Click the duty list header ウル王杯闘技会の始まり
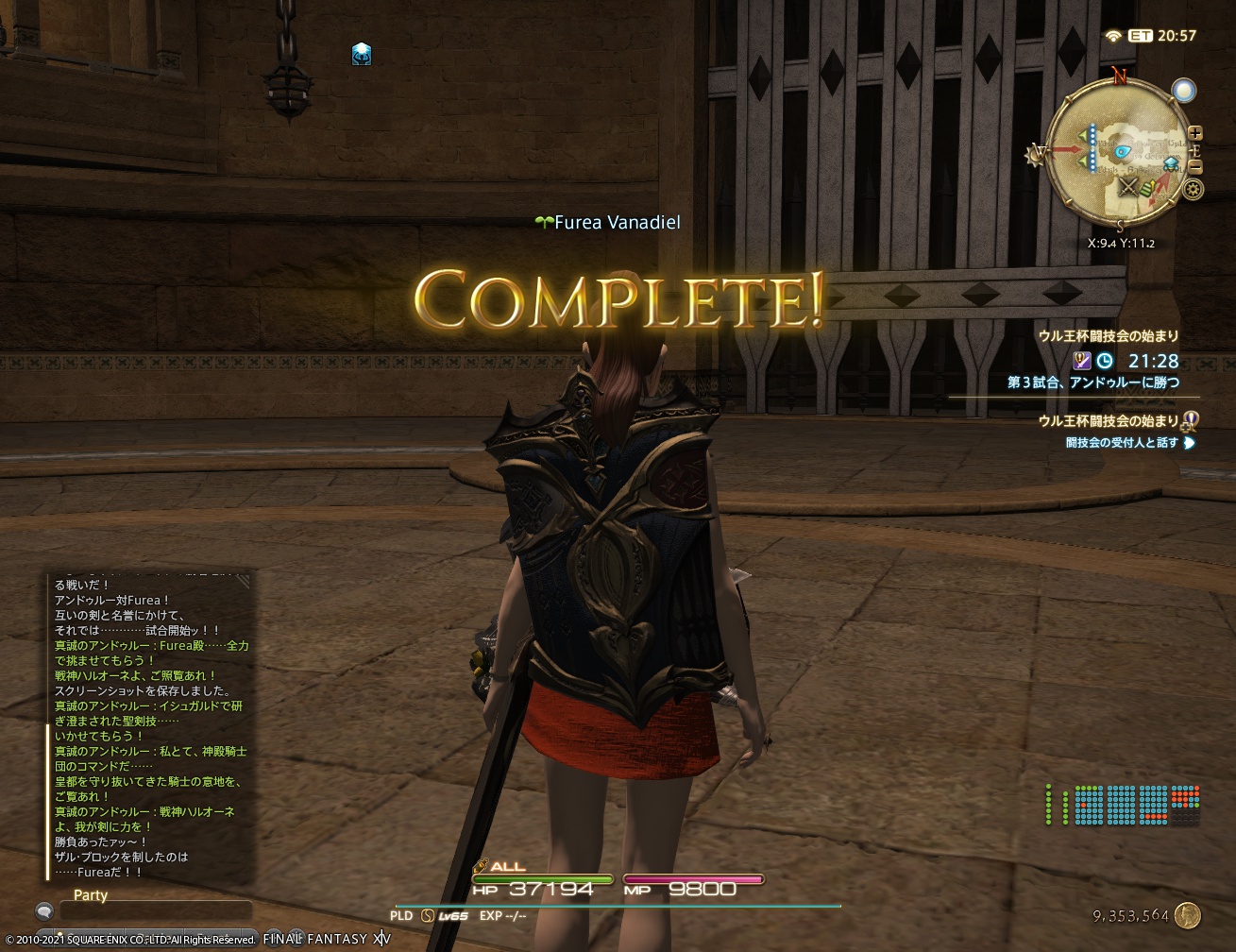The image size is (1236, 952). pos(1109,336)
